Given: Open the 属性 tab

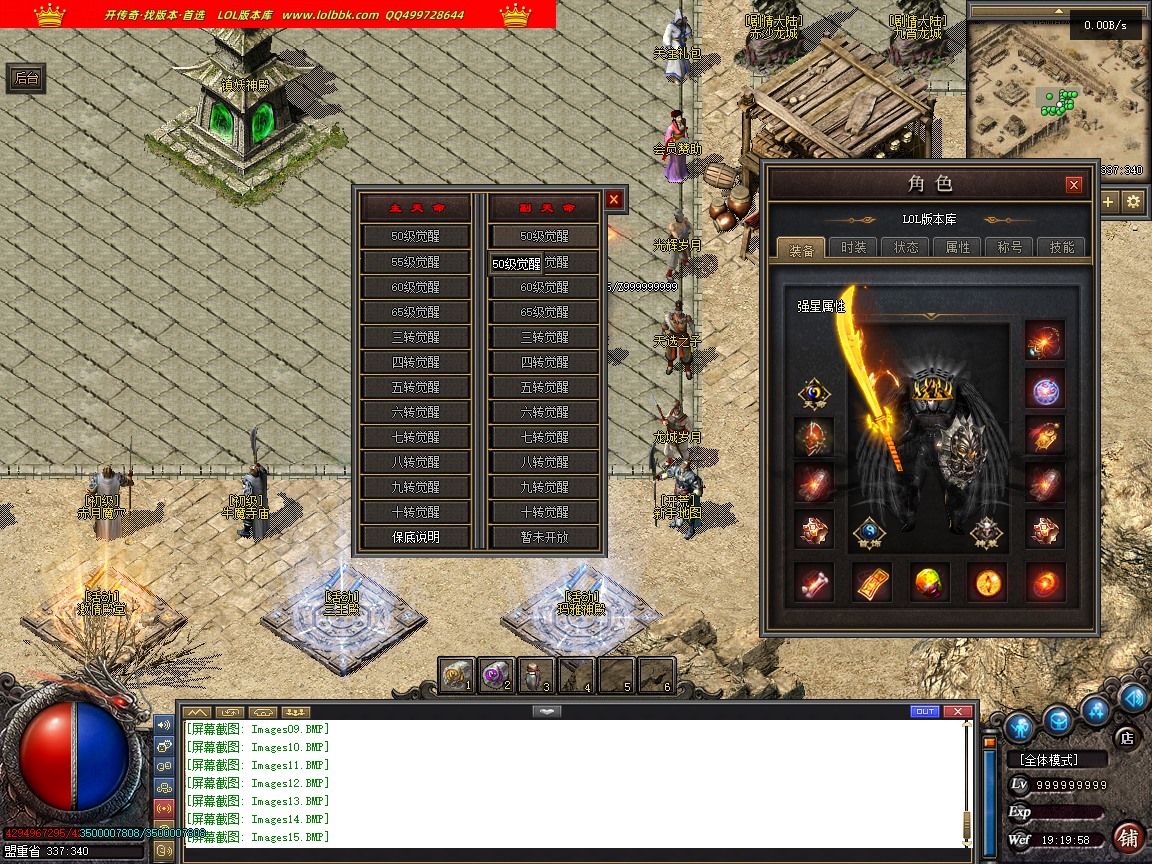Looking at the screenshot, I should click(x=958, y=248).
